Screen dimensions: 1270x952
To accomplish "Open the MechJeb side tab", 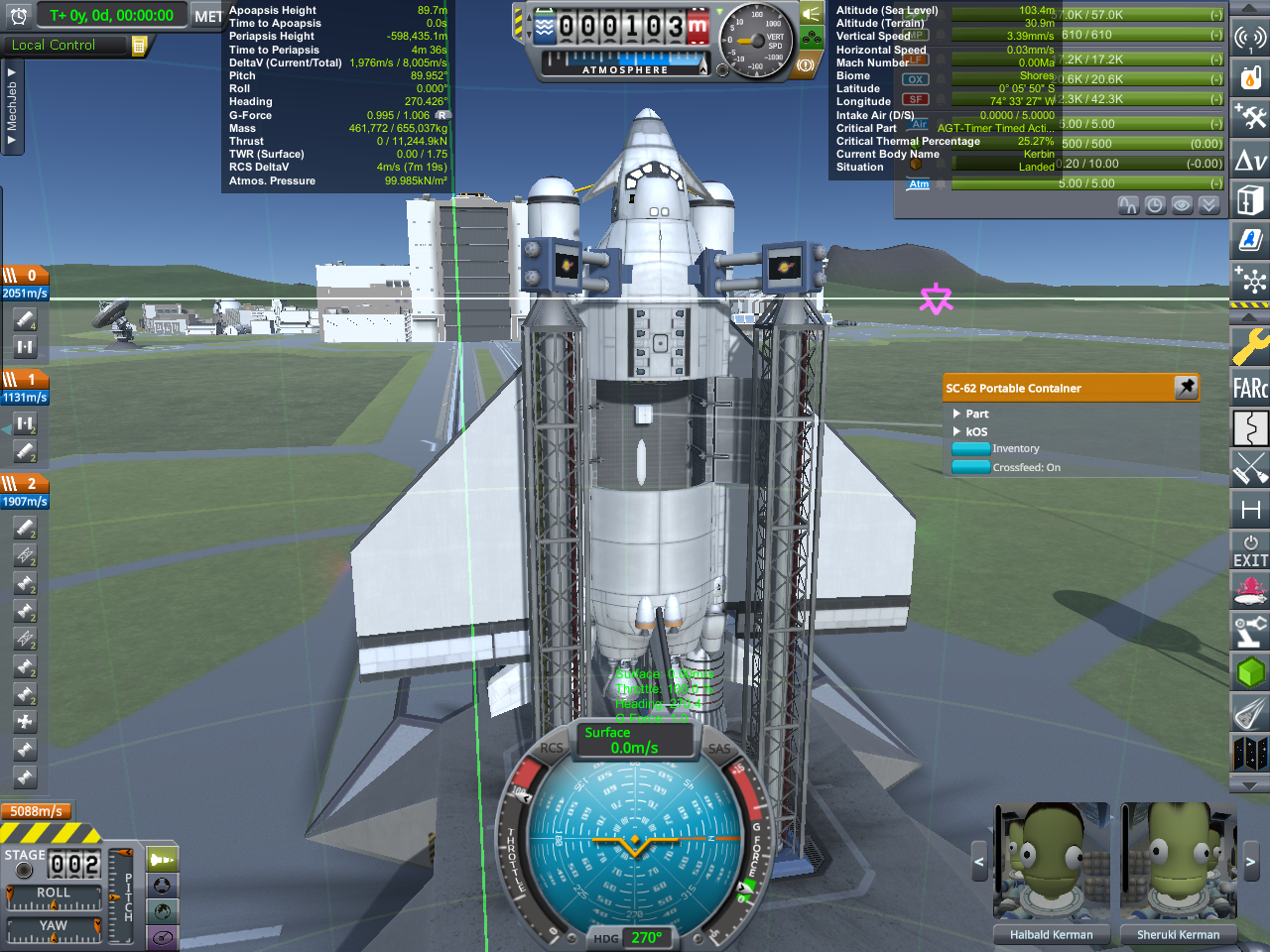I will (x=11, y=107).
